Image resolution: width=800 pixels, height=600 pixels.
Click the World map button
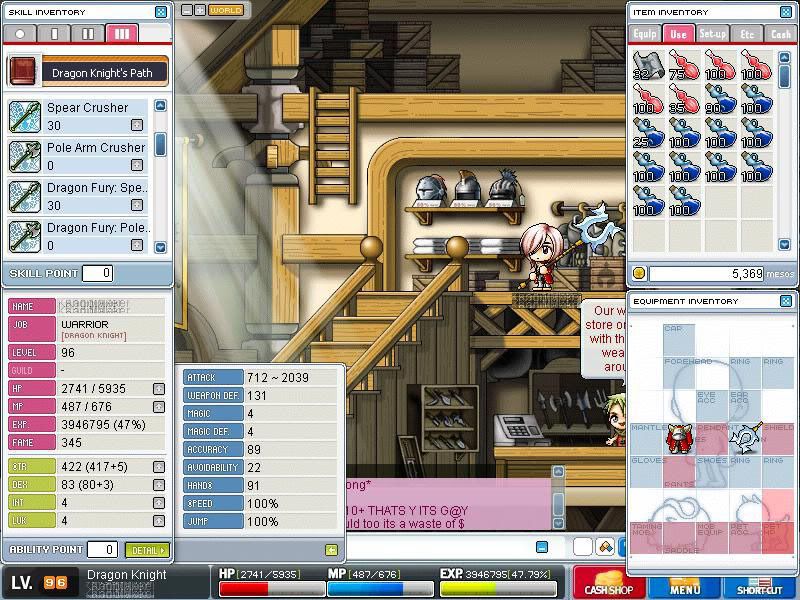point(226,10)
